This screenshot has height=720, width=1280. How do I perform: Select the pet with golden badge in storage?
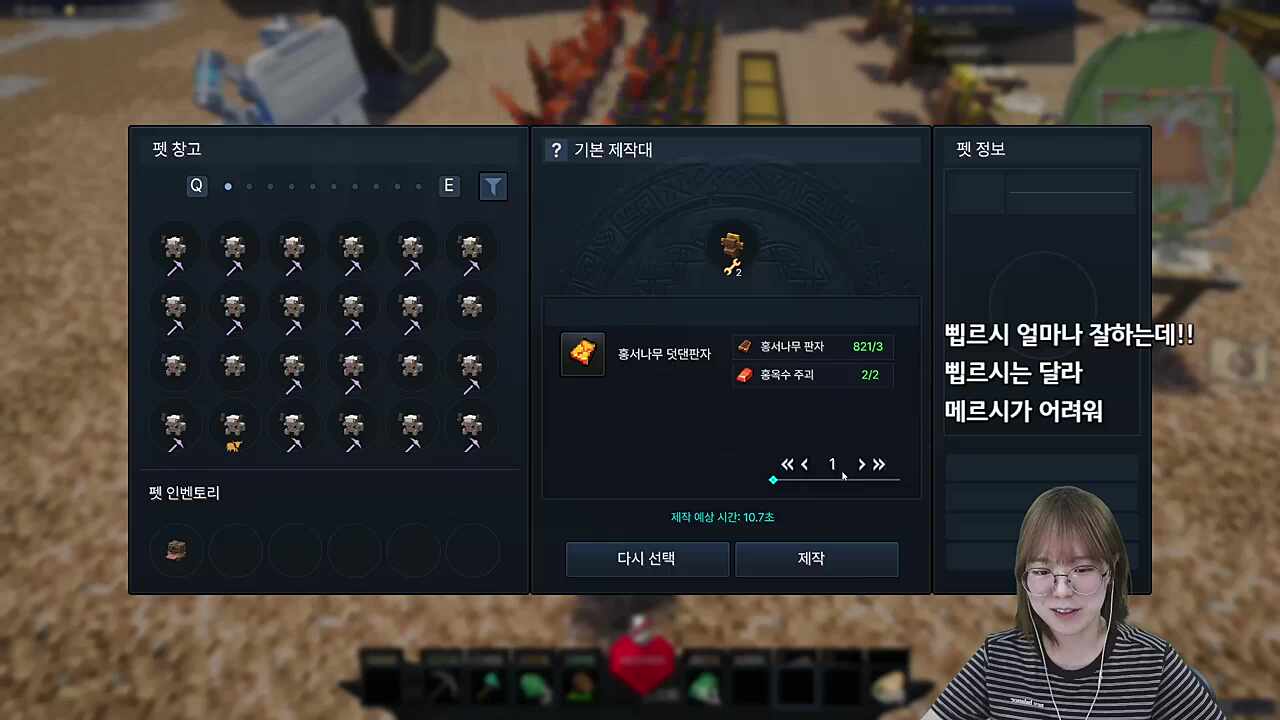(234, 428)
